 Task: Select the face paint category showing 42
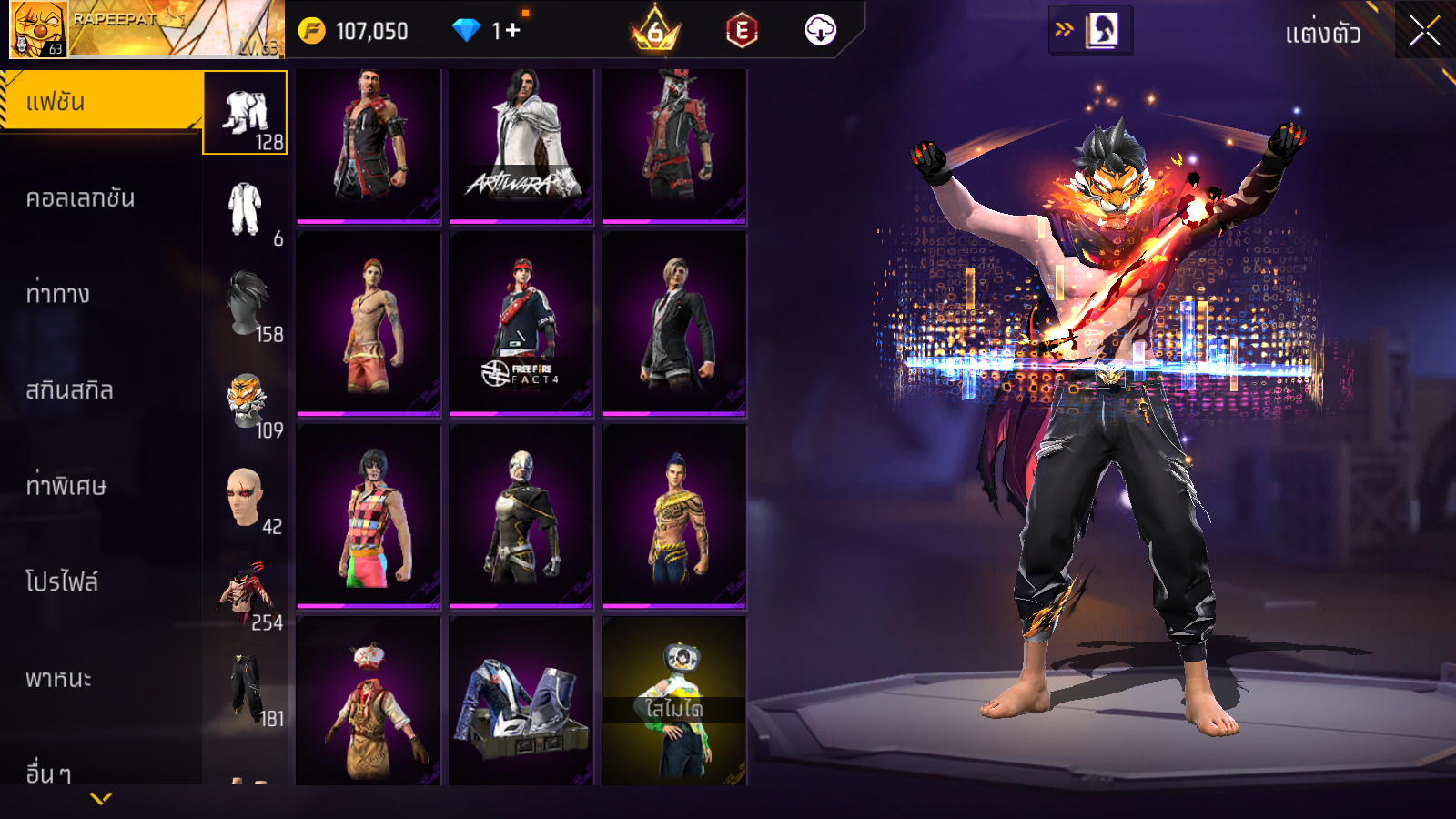pos(246,497)
